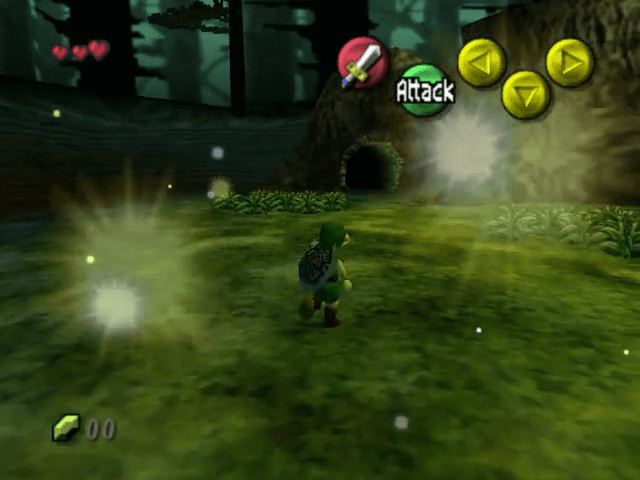
Task: Click the yellow right-arrow item slot
Action: coord(570,62)
